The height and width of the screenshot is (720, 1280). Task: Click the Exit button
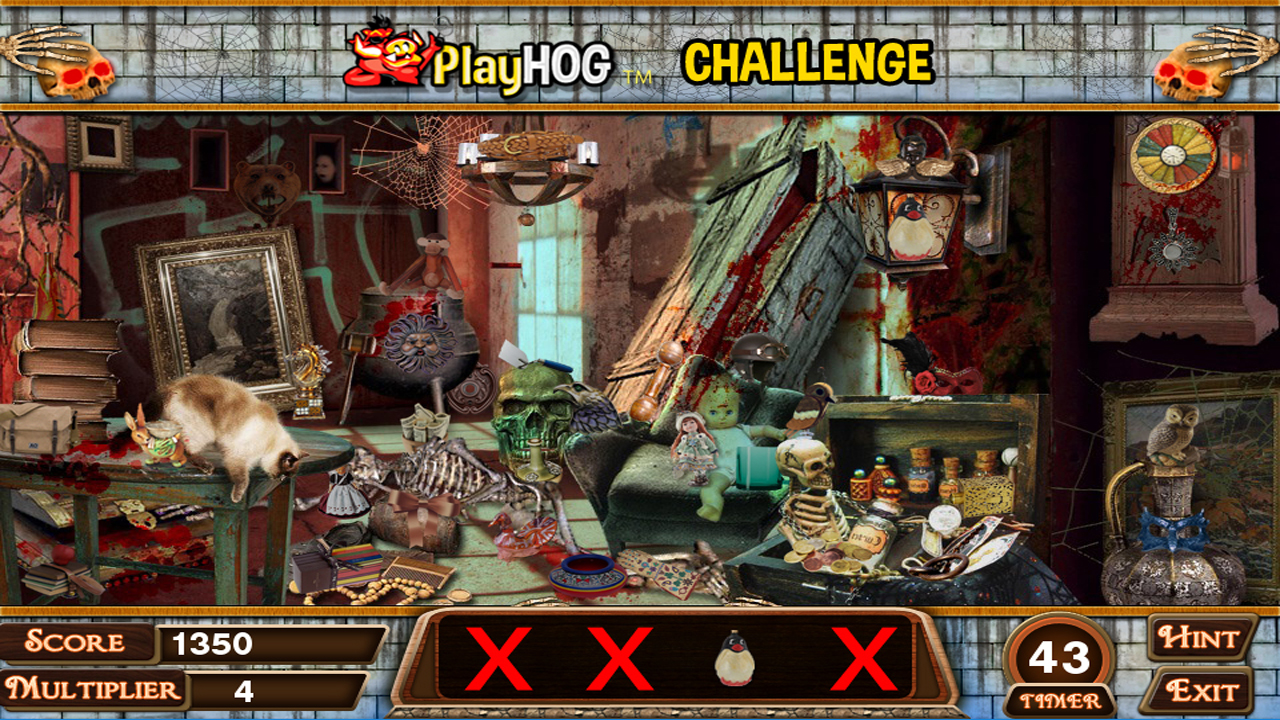tap(1203, 687)
